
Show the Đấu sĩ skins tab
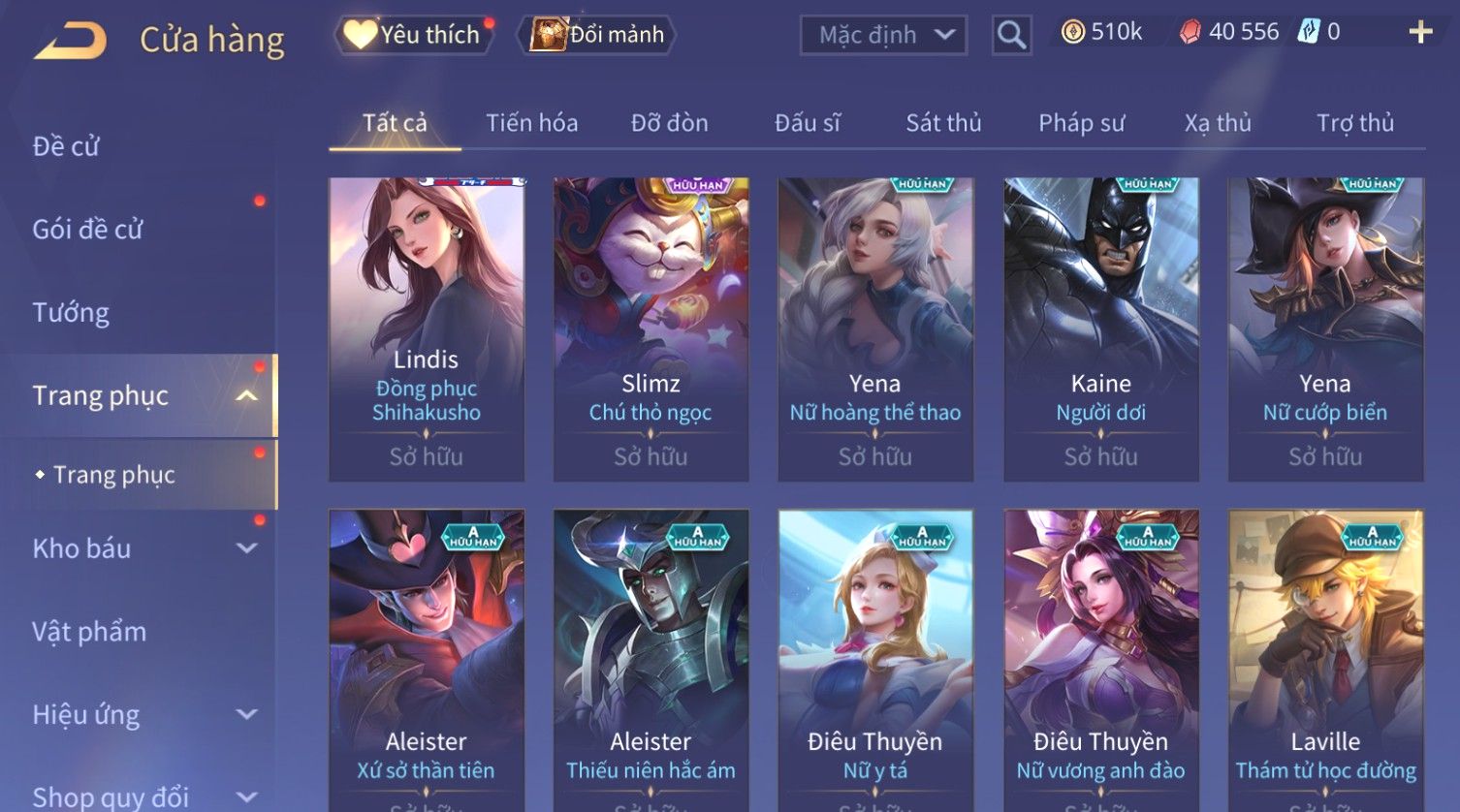807,123
